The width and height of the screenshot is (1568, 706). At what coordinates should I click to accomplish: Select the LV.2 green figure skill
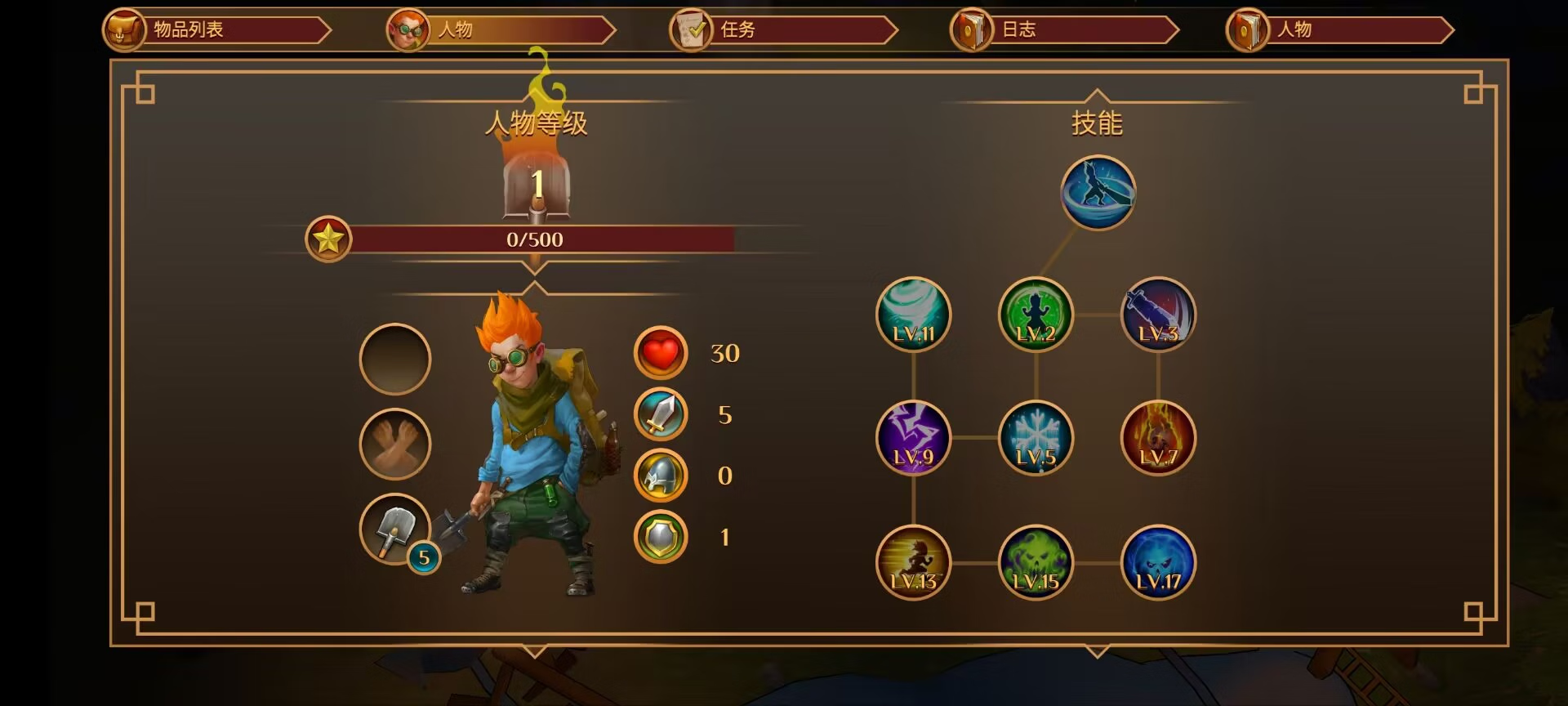1036,315
